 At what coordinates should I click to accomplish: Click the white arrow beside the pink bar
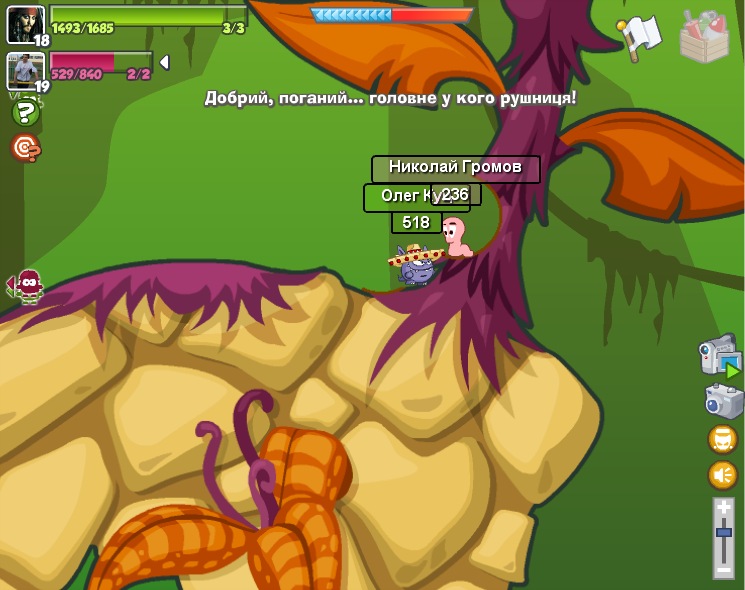tap(164, 63)
